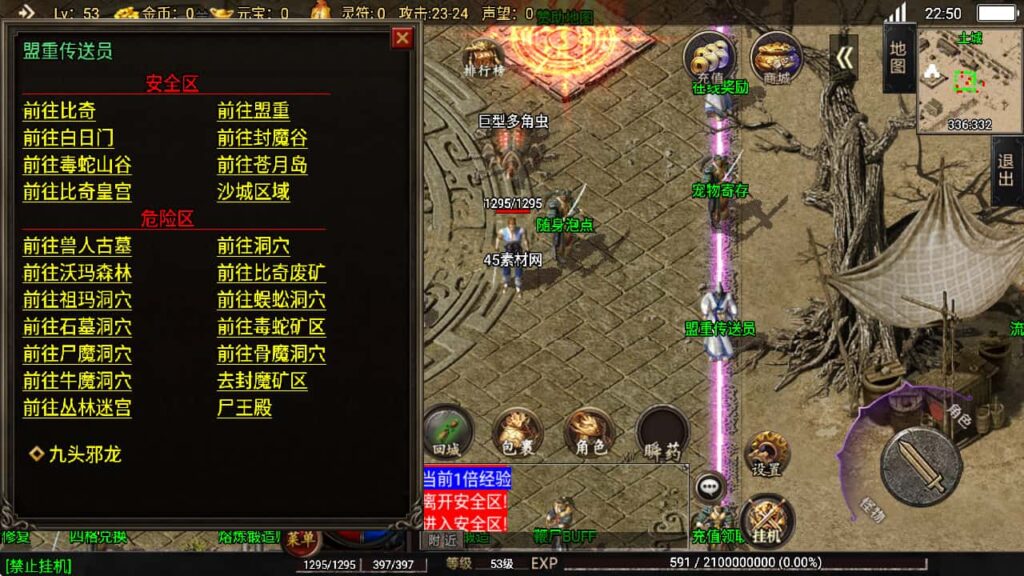This screenshot has height=576, width=1024.
Task: Teleport to 尸王殿
Action: pyautogui.click(x=244, y=408)
